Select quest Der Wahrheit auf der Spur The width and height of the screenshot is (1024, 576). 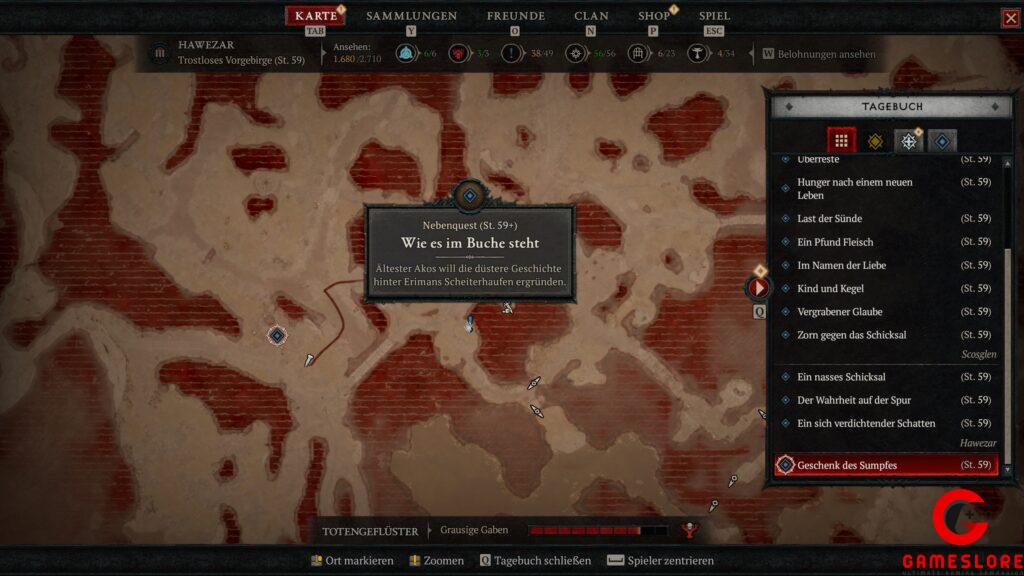pos(853,400)
